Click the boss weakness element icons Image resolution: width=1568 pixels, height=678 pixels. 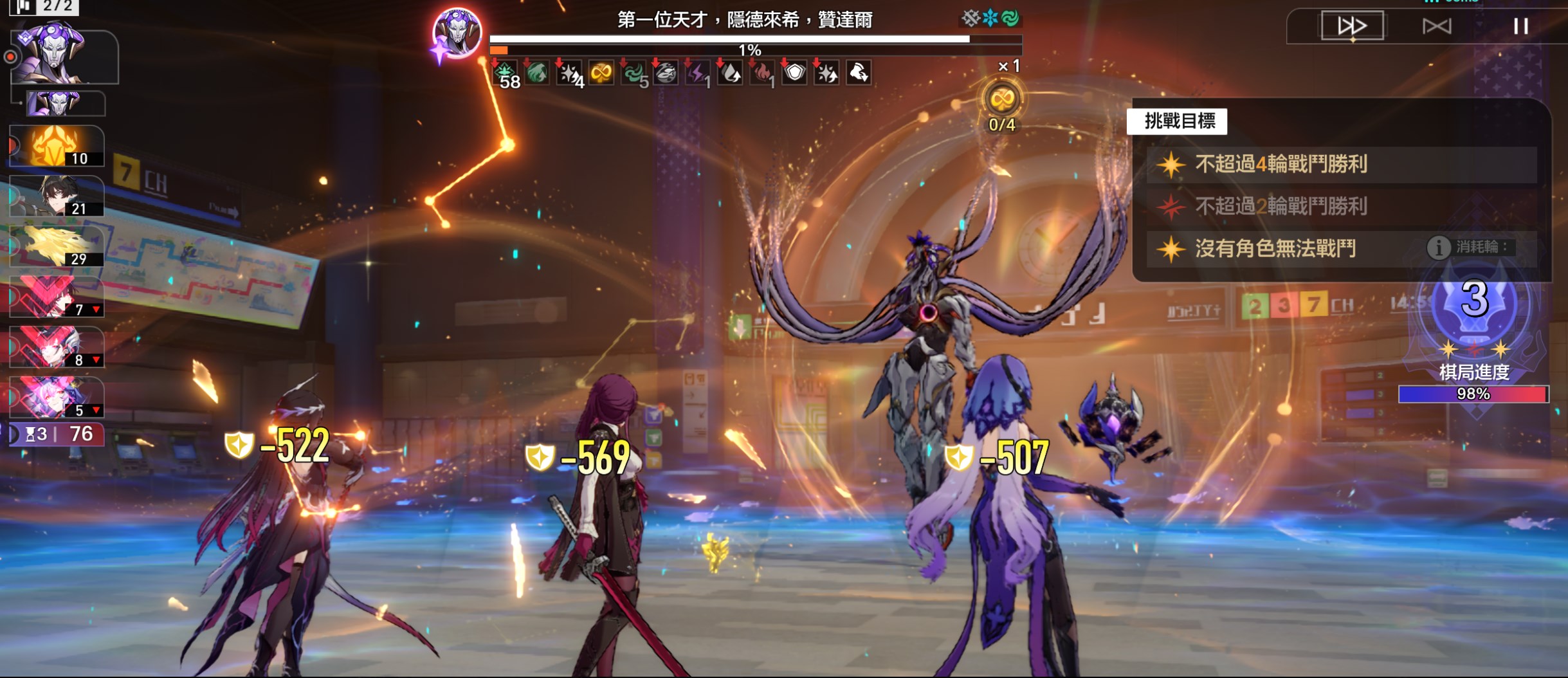coord(990,19)
